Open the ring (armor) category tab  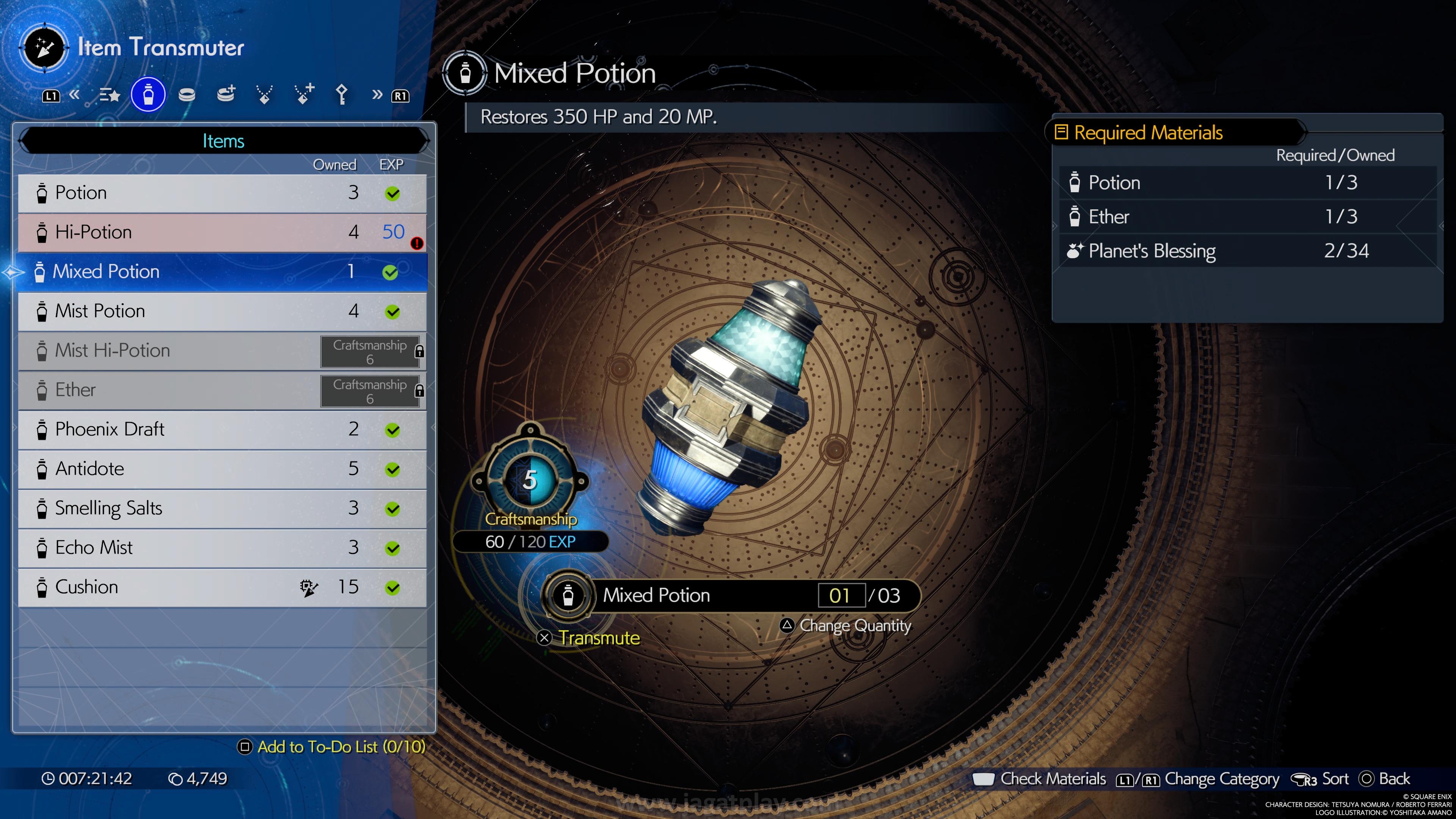pos(187,95)
